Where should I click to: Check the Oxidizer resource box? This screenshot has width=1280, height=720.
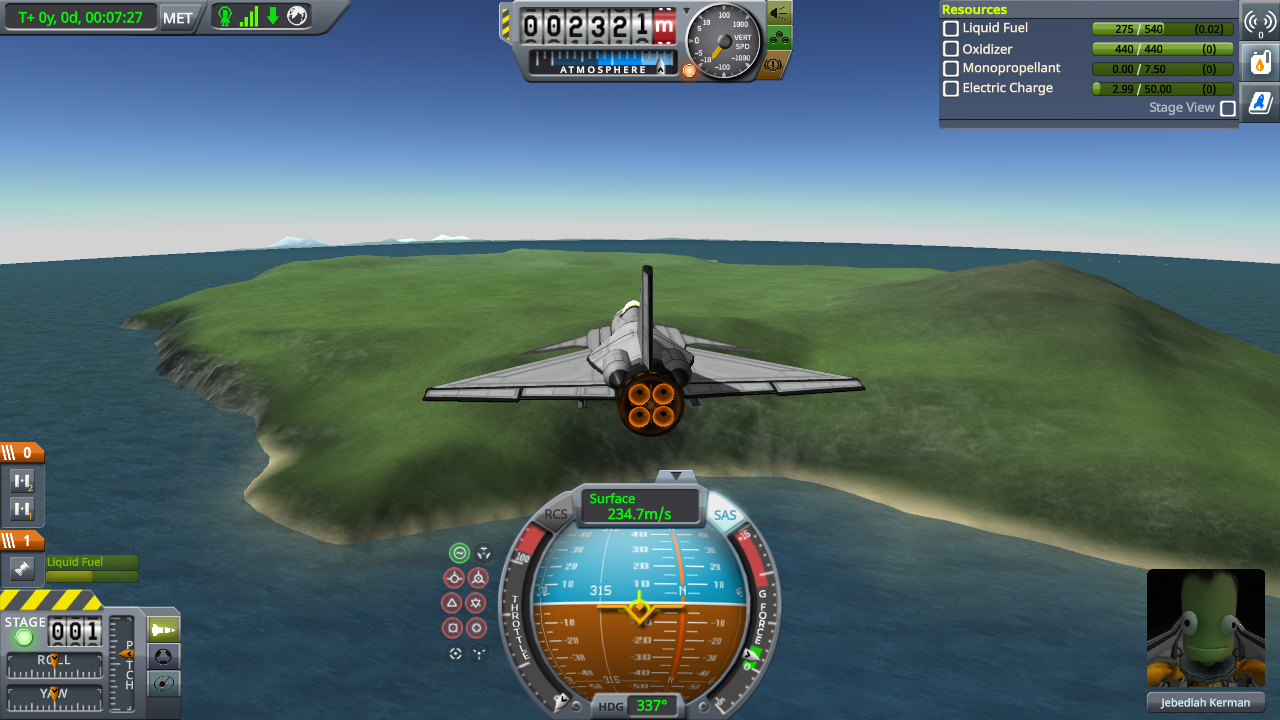951,49
